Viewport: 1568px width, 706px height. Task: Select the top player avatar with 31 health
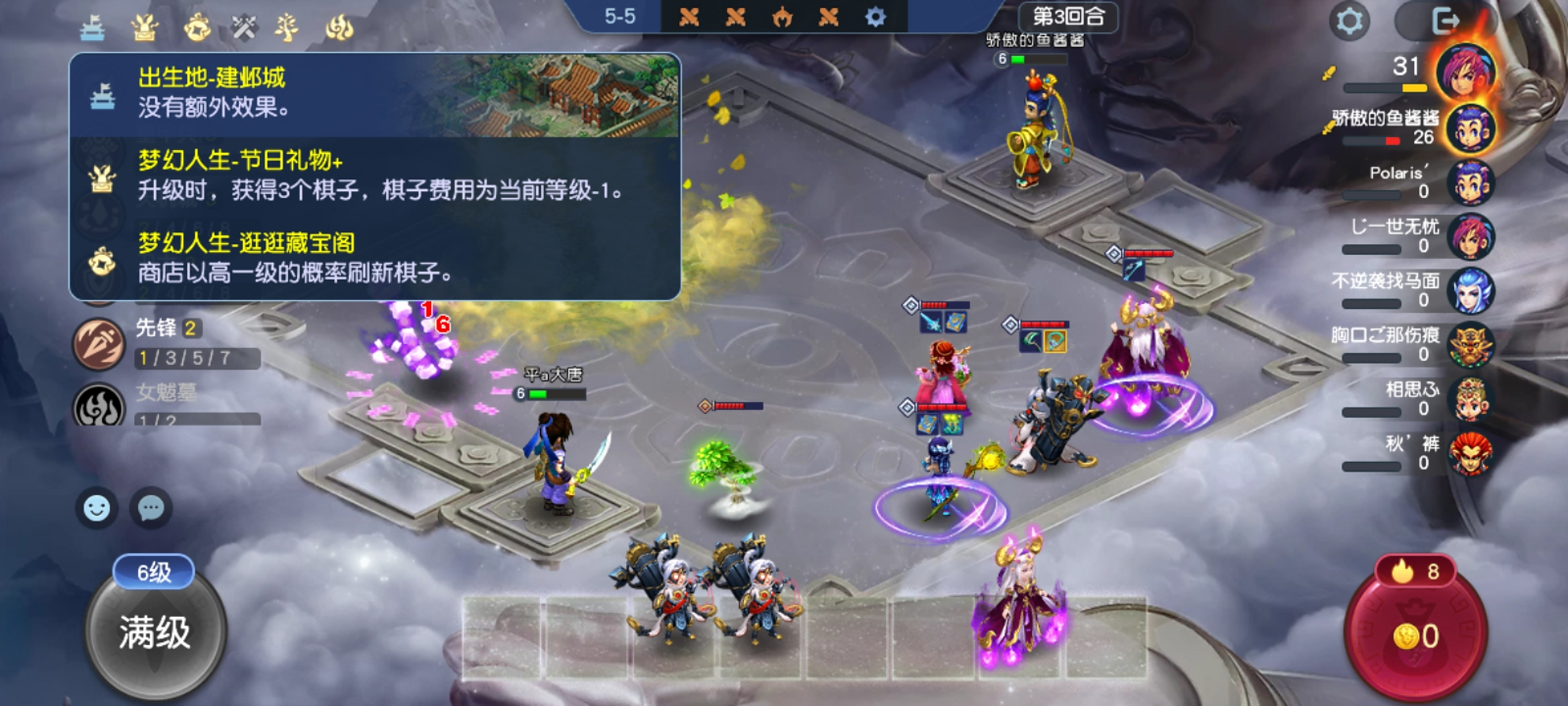[1466, 72]
